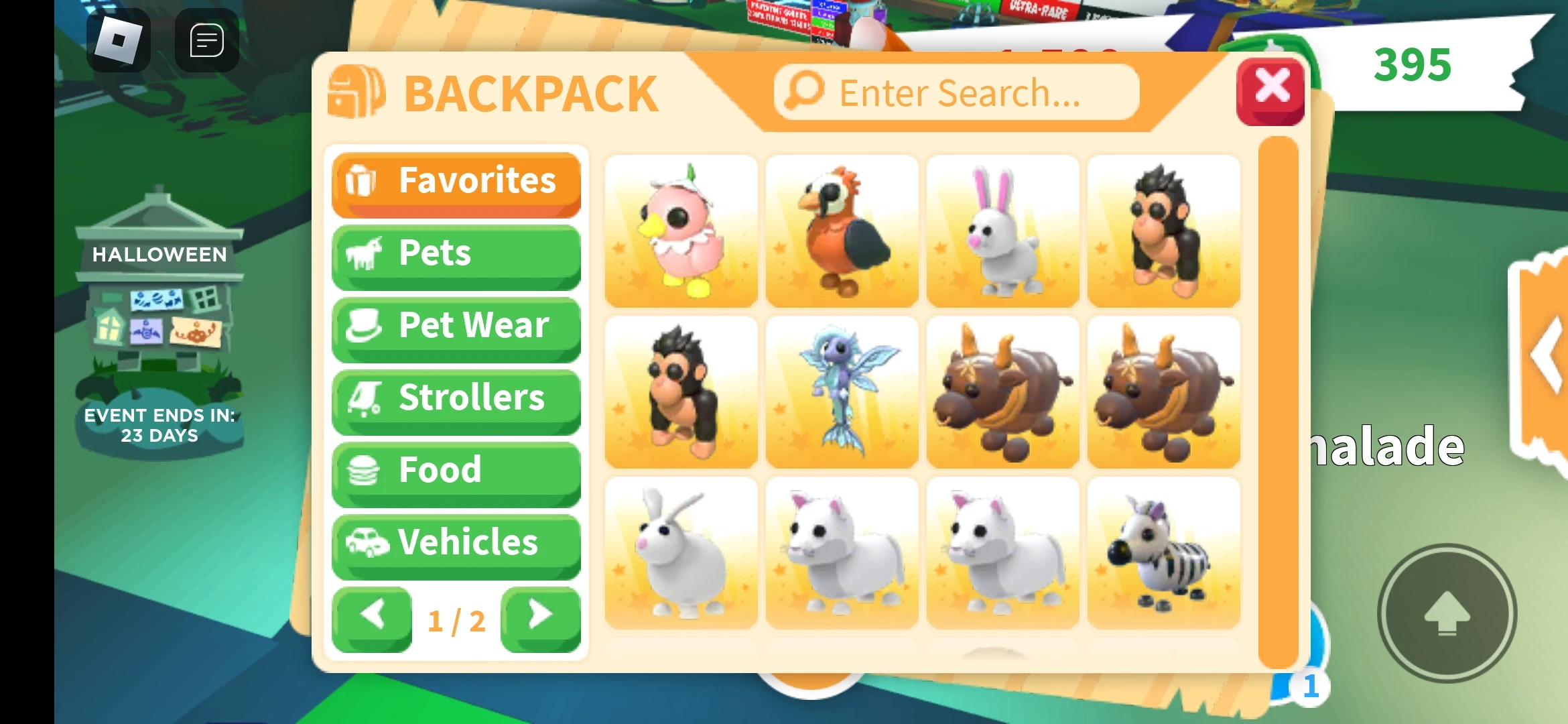Click the backpack icon in the header
The width and height of the screenshot is (1568, 724).
pos(357,91)
